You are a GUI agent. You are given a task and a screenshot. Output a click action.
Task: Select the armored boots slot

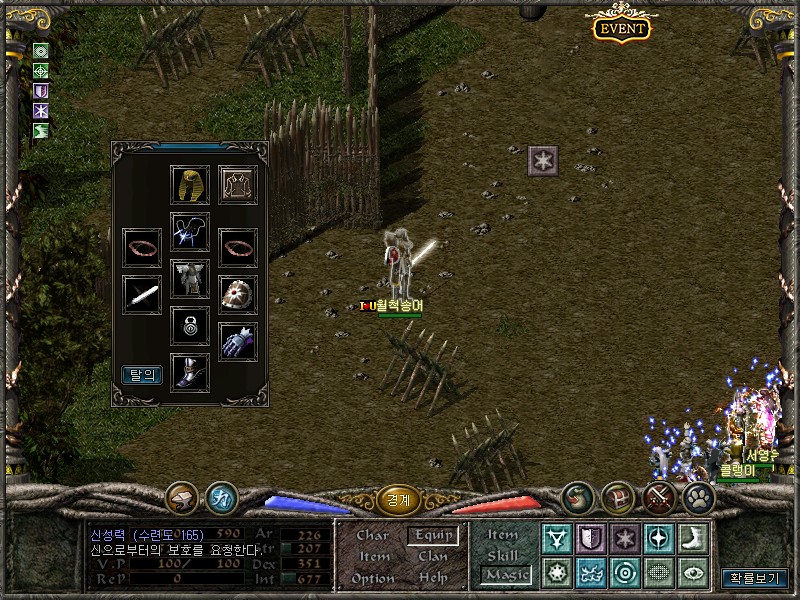189,372
